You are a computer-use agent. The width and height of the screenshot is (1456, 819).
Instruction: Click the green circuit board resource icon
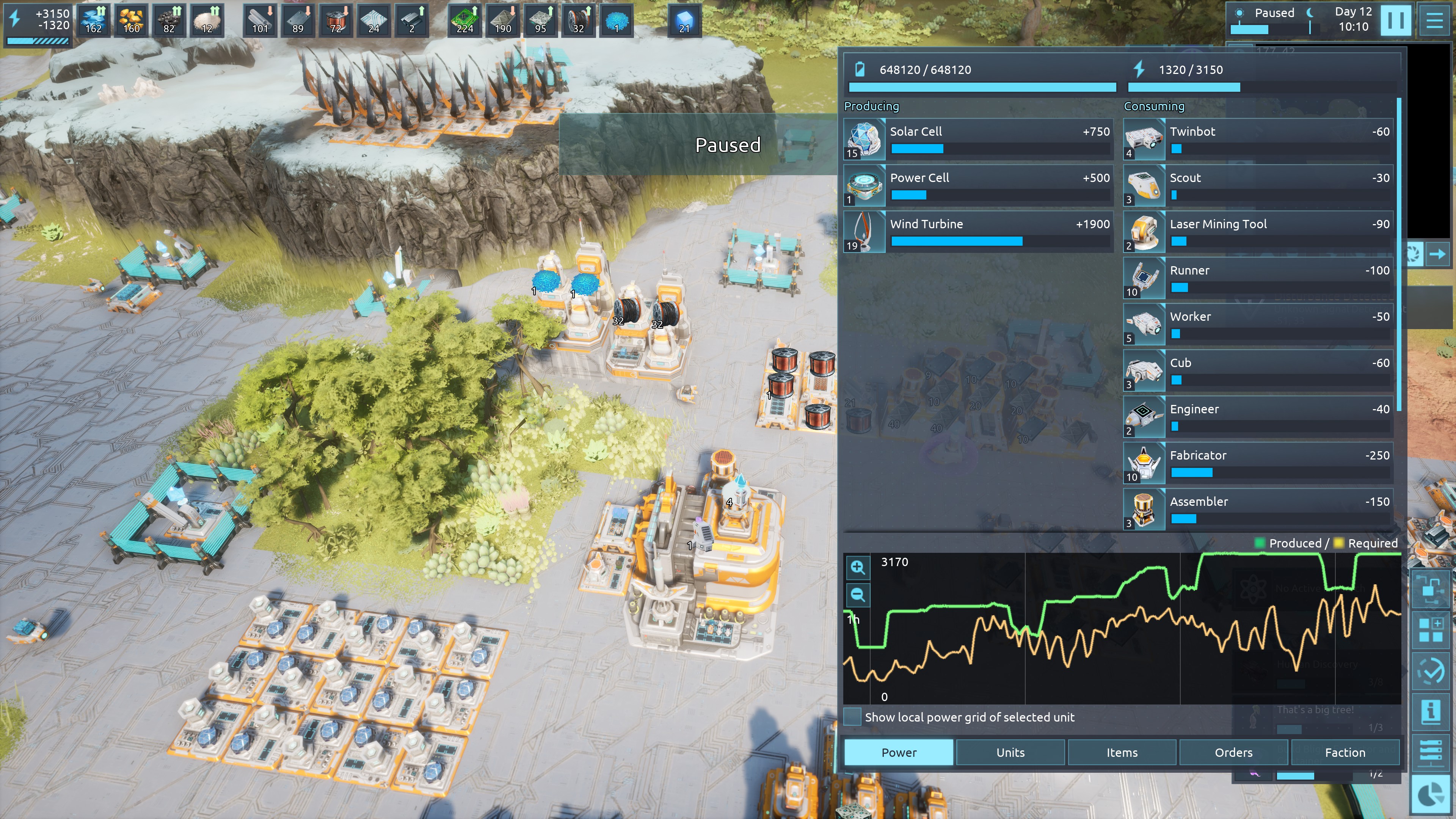[464, 20]
